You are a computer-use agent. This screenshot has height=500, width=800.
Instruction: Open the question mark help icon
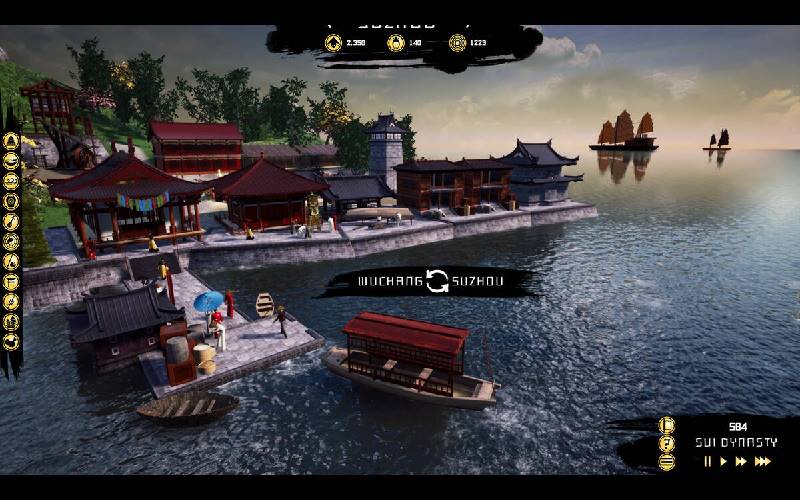click(x=667, y=443)
